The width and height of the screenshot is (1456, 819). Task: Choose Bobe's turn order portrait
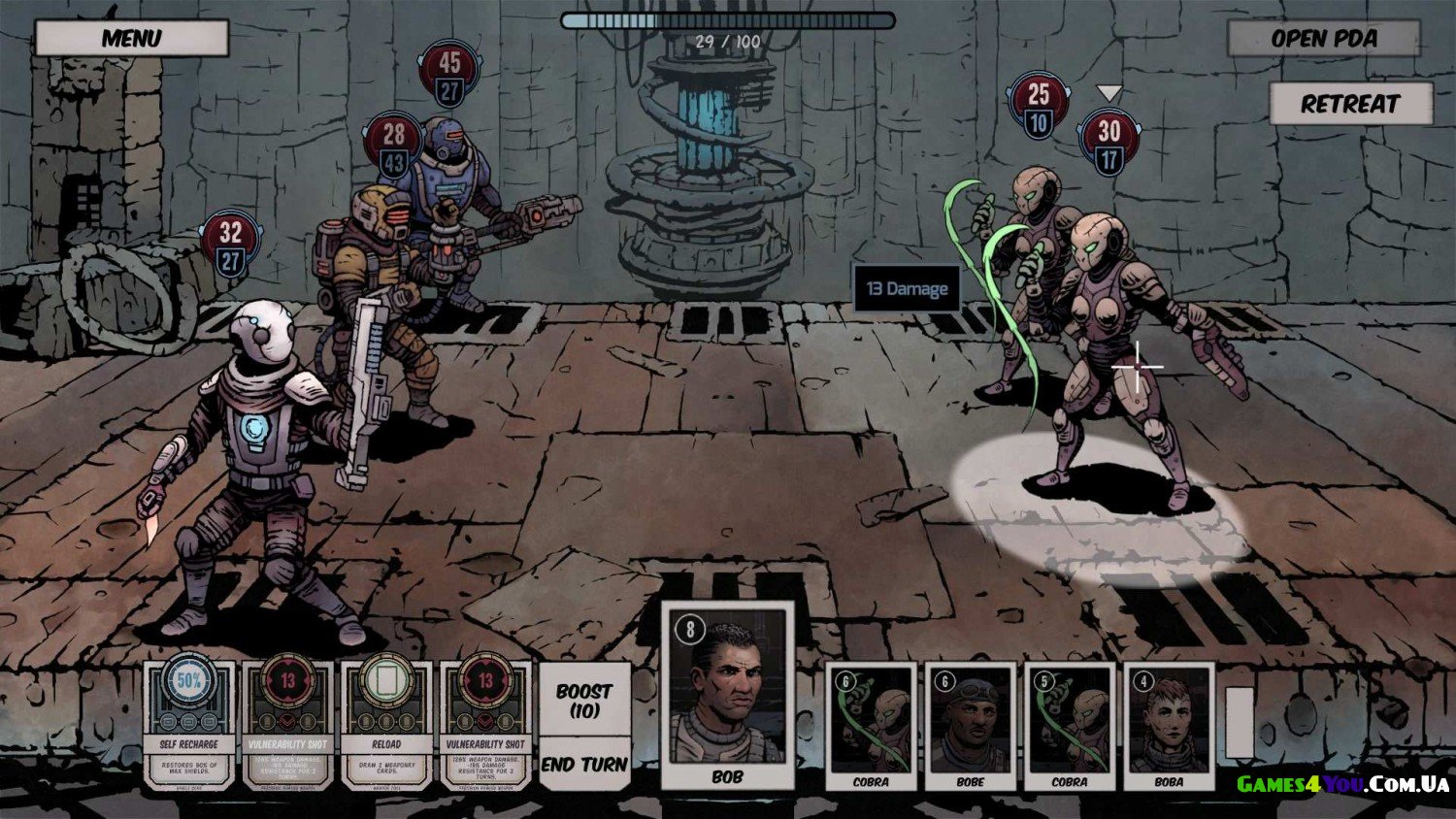point(970,726)
